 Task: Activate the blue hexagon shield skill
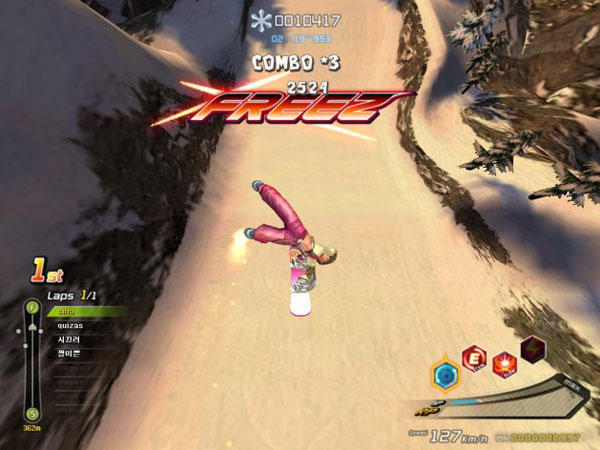pos(445,376)
